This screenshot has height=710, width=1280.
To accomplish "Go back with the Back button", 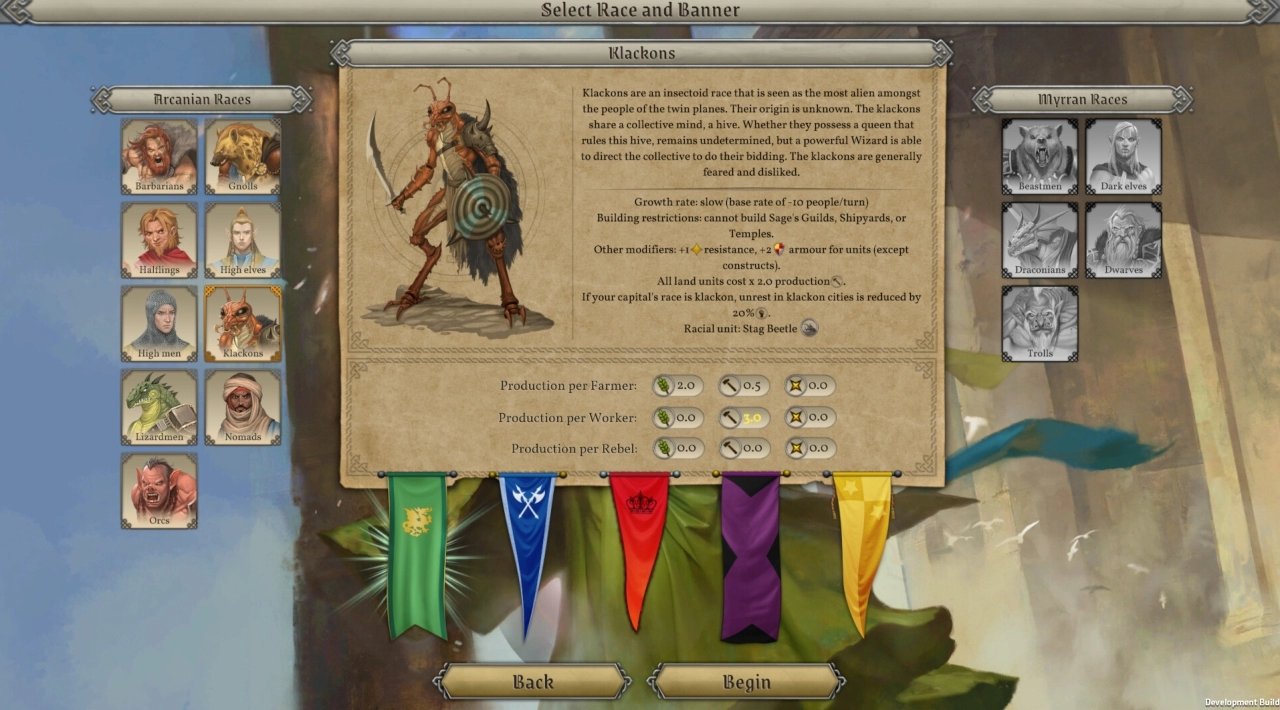I will [x=532, y=682].
